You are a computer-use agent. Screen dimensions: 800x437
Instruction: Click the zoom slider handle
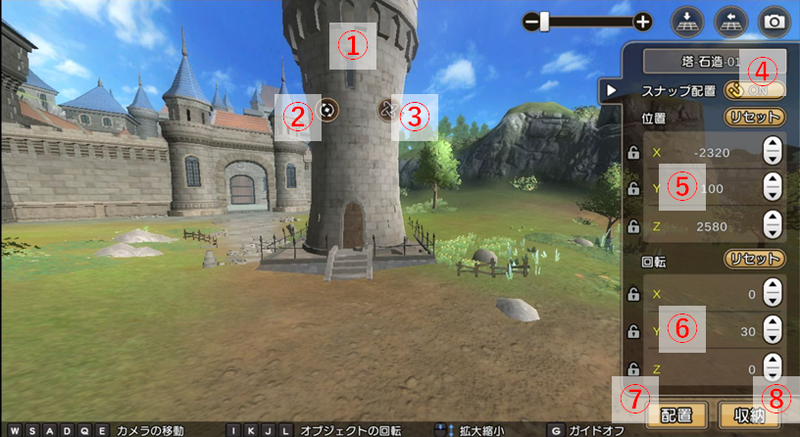(x=545, y=21)
